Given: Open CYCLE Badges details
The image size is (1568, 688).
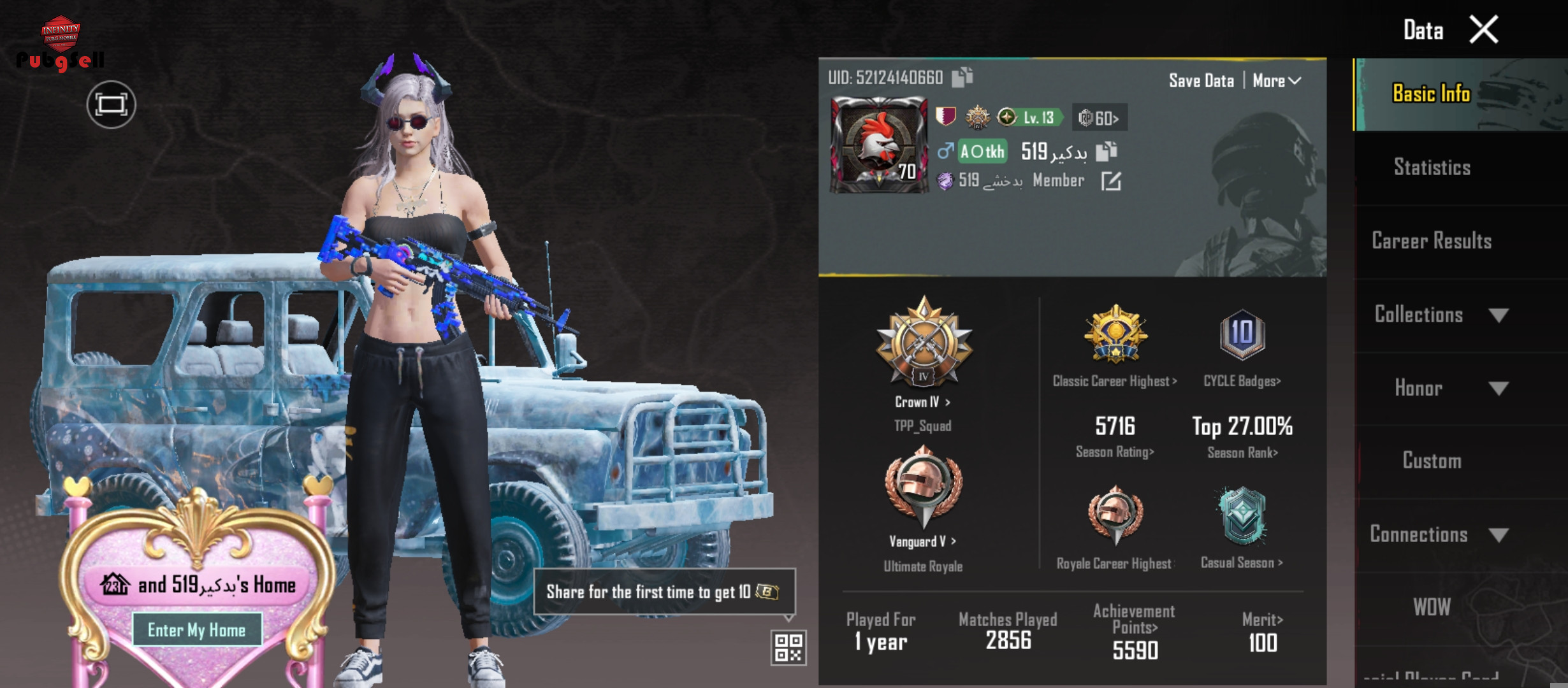Looking at the screenshot, I should [x=1242, y=381].
